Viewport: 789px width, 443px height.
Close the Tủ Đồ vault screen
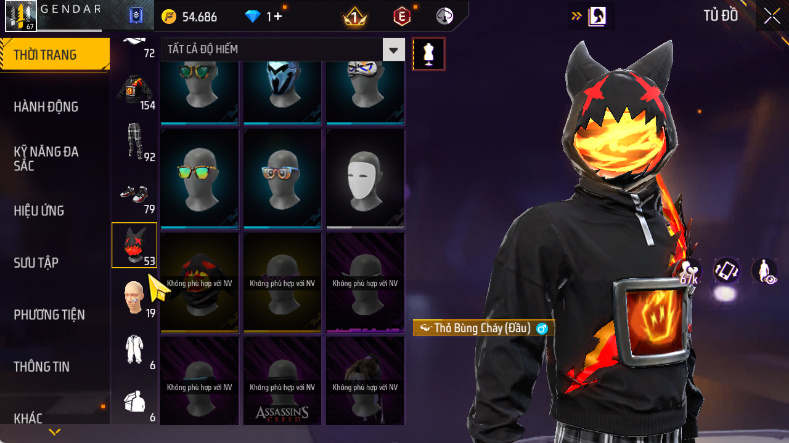(772, 15)
